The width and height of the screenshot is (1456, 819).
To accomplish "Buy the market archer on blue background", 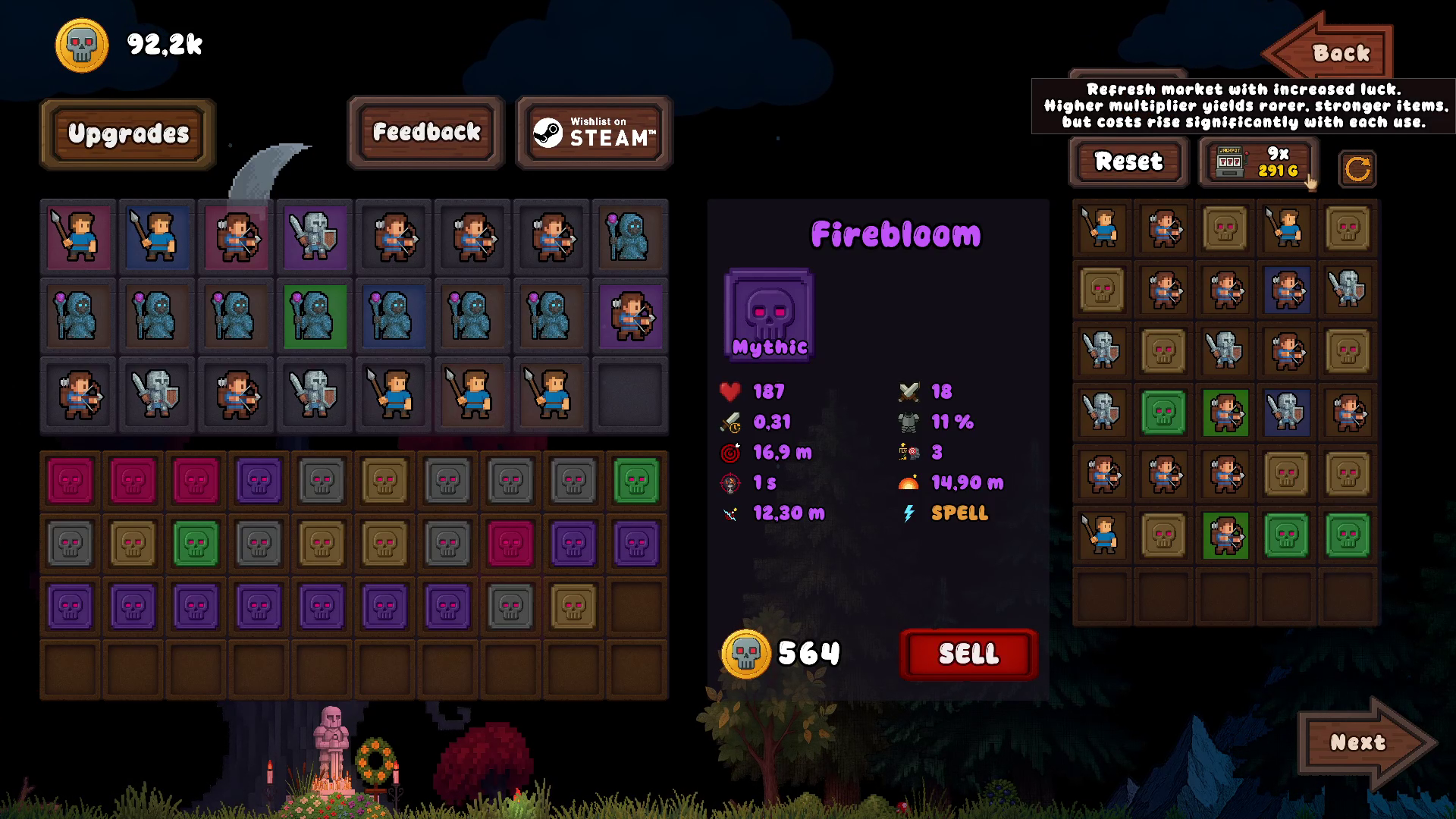I will [x=1286, y=290].
